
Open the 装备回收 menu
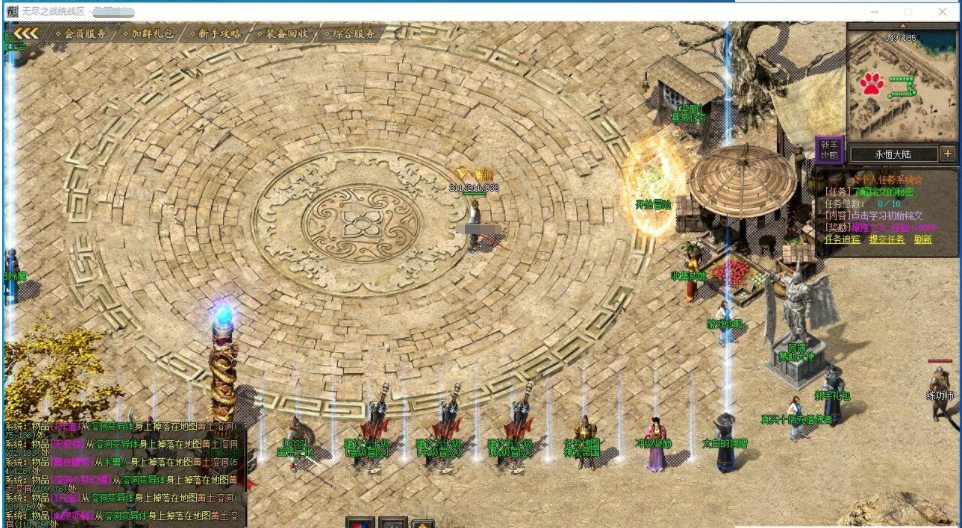pos(285,33)
